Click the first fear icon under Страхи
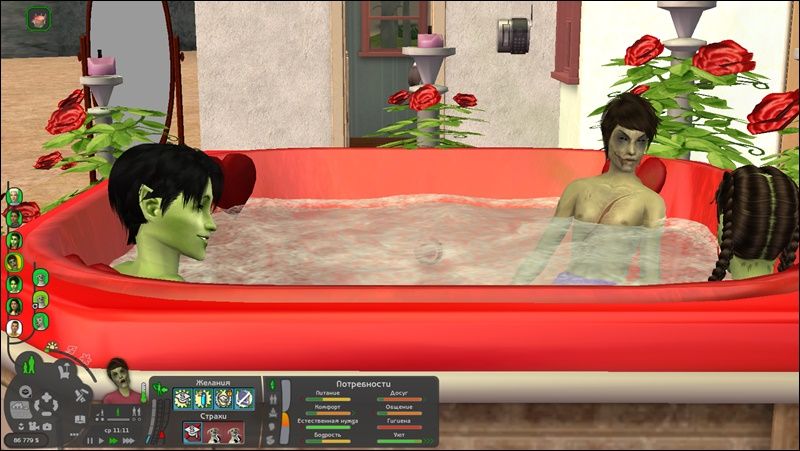Image resolution: width=800 pixels, height=451 pixels. coord(191,432)
